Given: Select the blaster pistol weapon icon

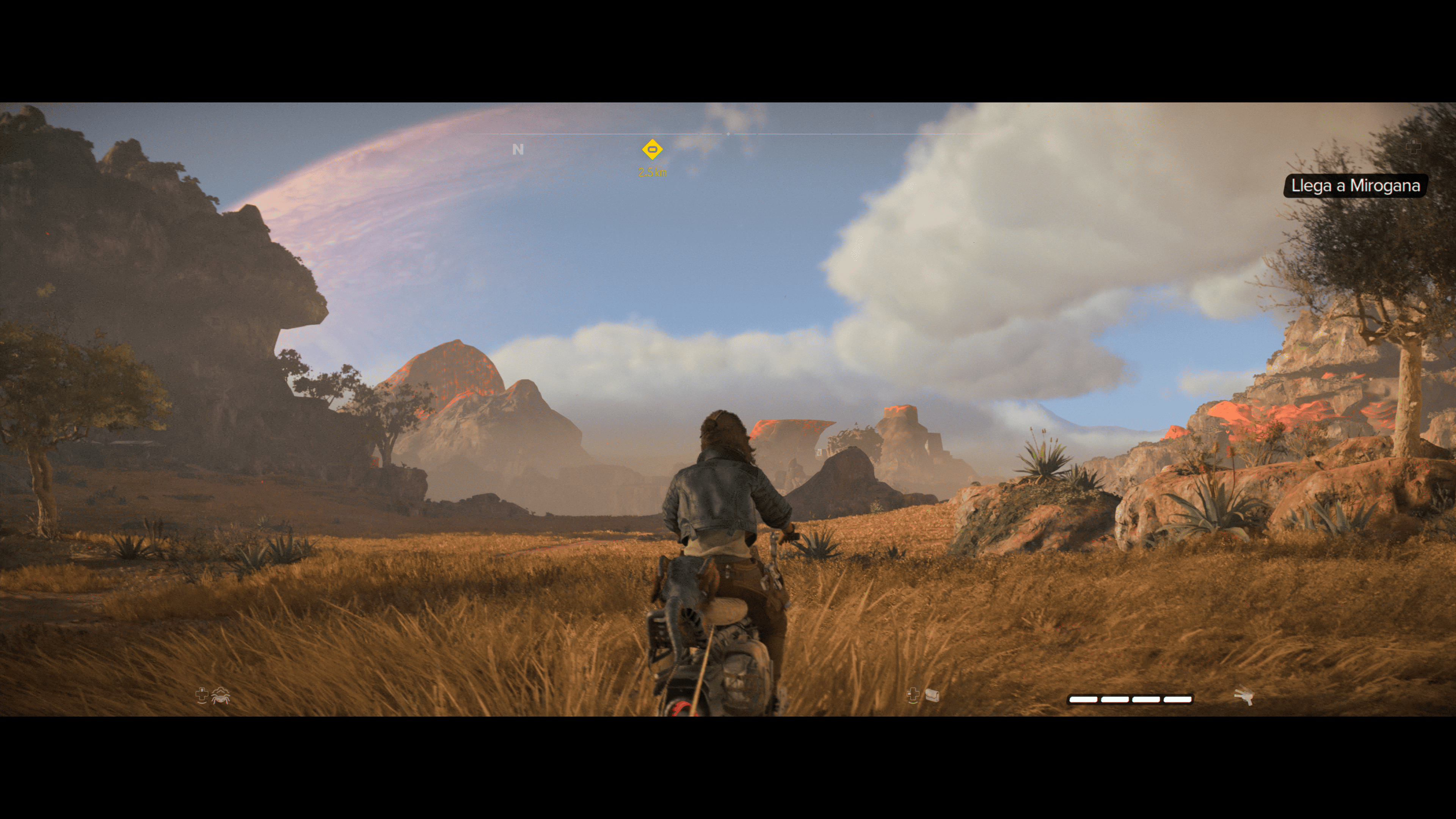Looking at the screenshot, I should point(1244,697).
